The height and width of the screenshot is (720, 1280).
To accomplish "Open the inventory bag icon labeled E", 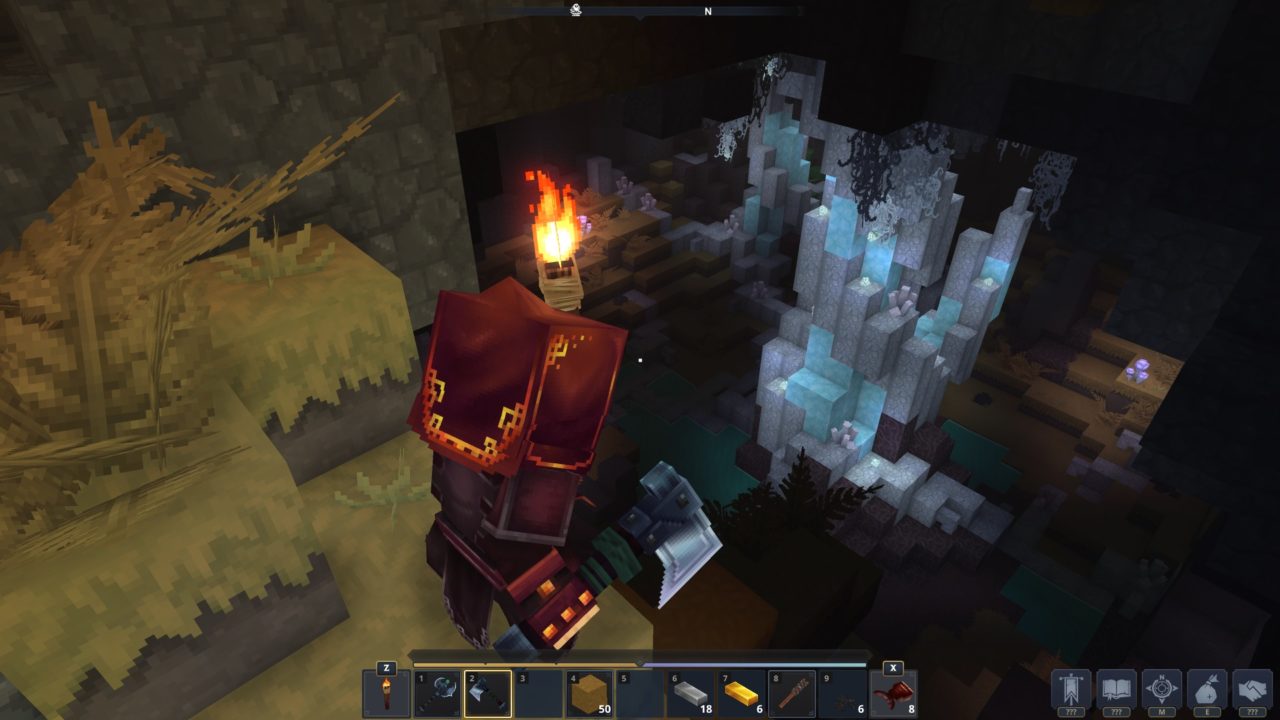I will pyautogui.click(x=1209, y=686).
